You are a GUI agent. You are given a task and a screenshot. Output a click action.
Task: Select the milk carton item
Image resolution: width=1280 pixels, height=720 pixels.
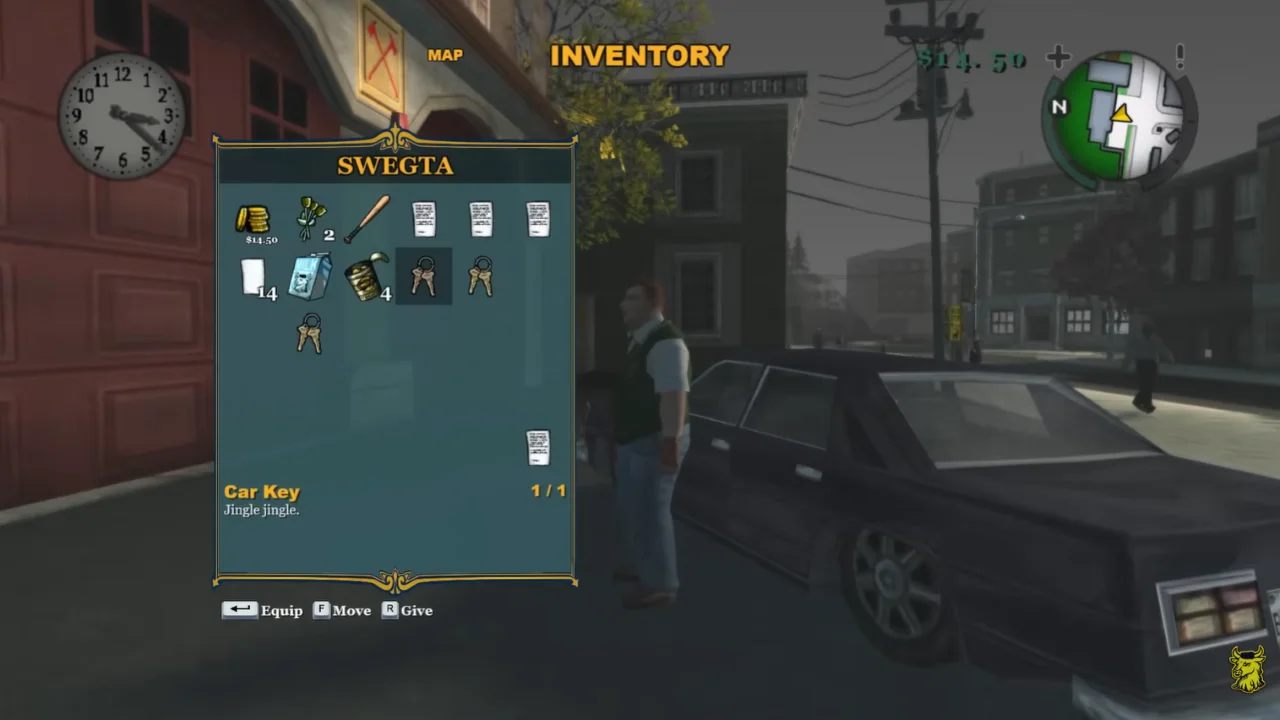click(310, 277)
